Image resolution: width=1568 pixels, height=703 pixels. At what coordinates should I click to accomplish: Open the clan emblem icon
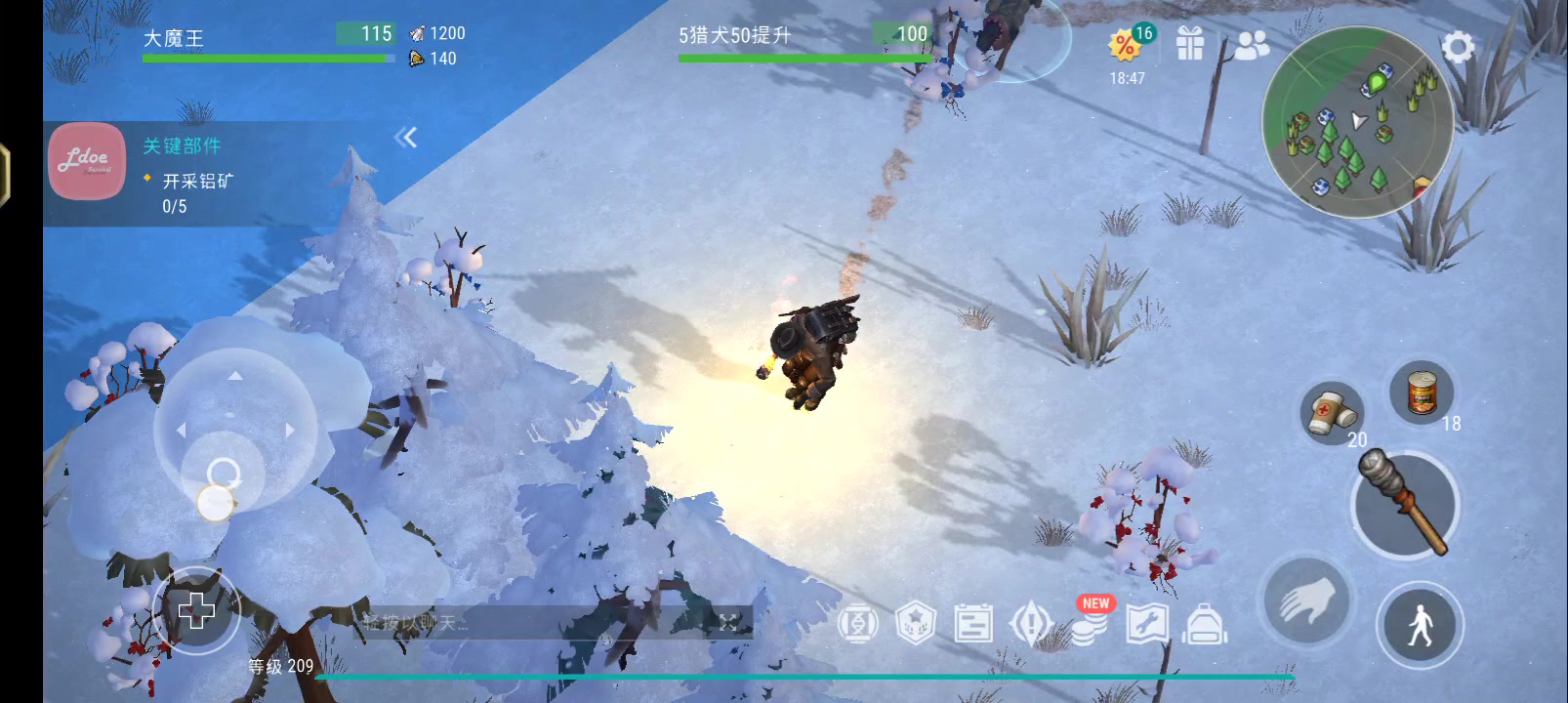pyautogui.click(x=916, y=625)
